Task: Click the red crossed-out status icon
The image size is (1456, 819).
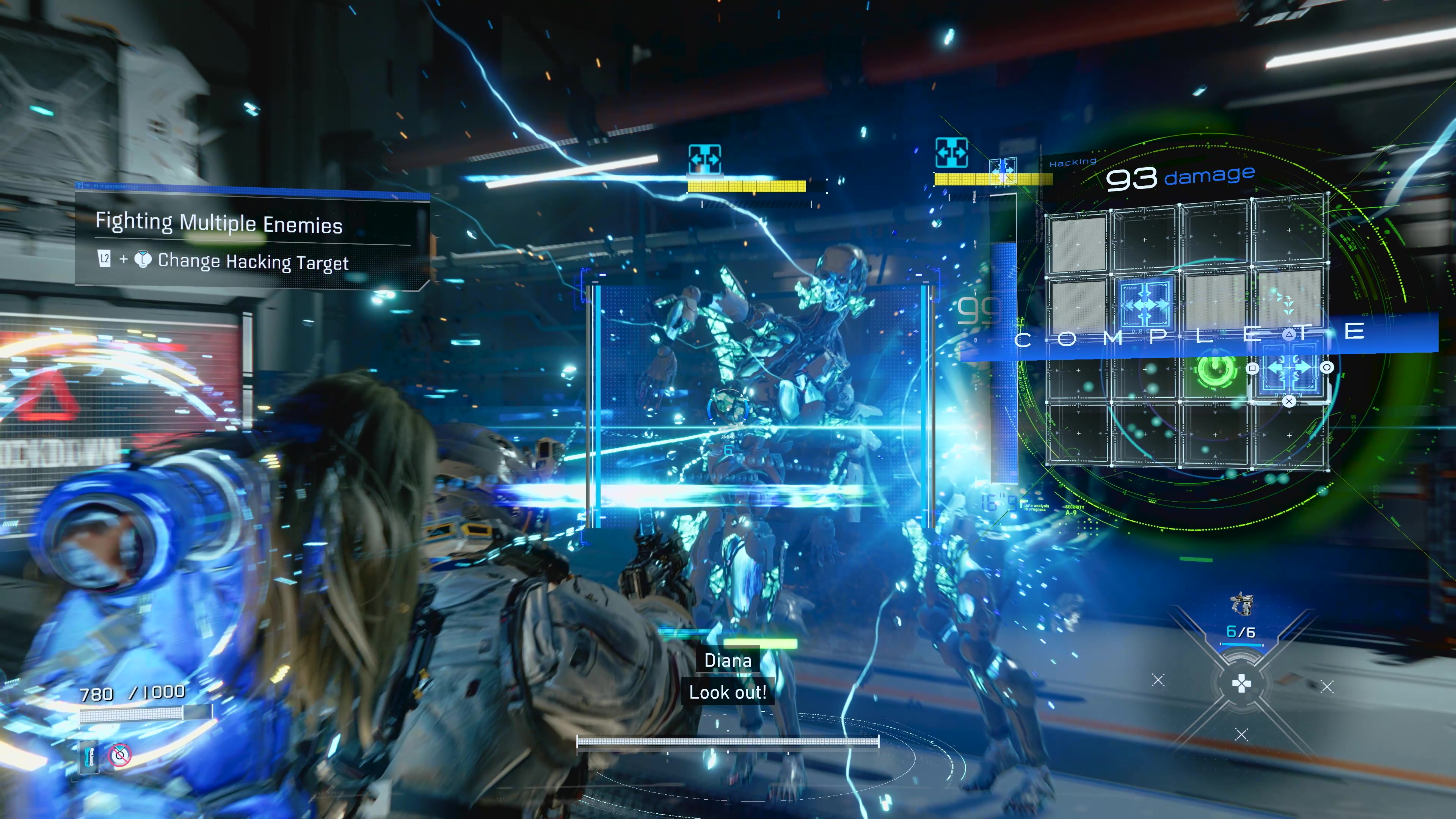Action: pos(120,755)
